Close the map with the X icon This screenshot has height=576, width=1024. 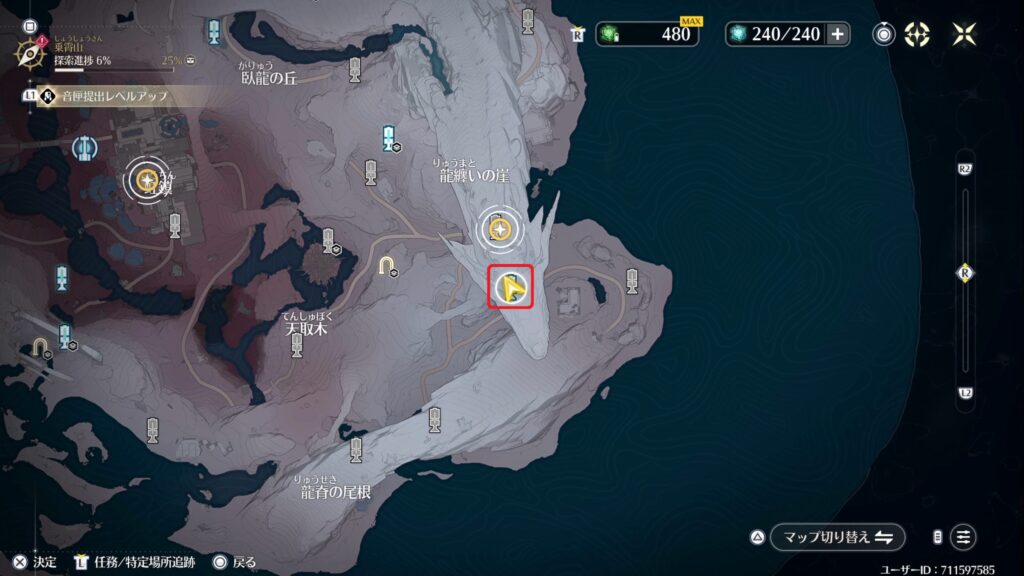point(964,34)
